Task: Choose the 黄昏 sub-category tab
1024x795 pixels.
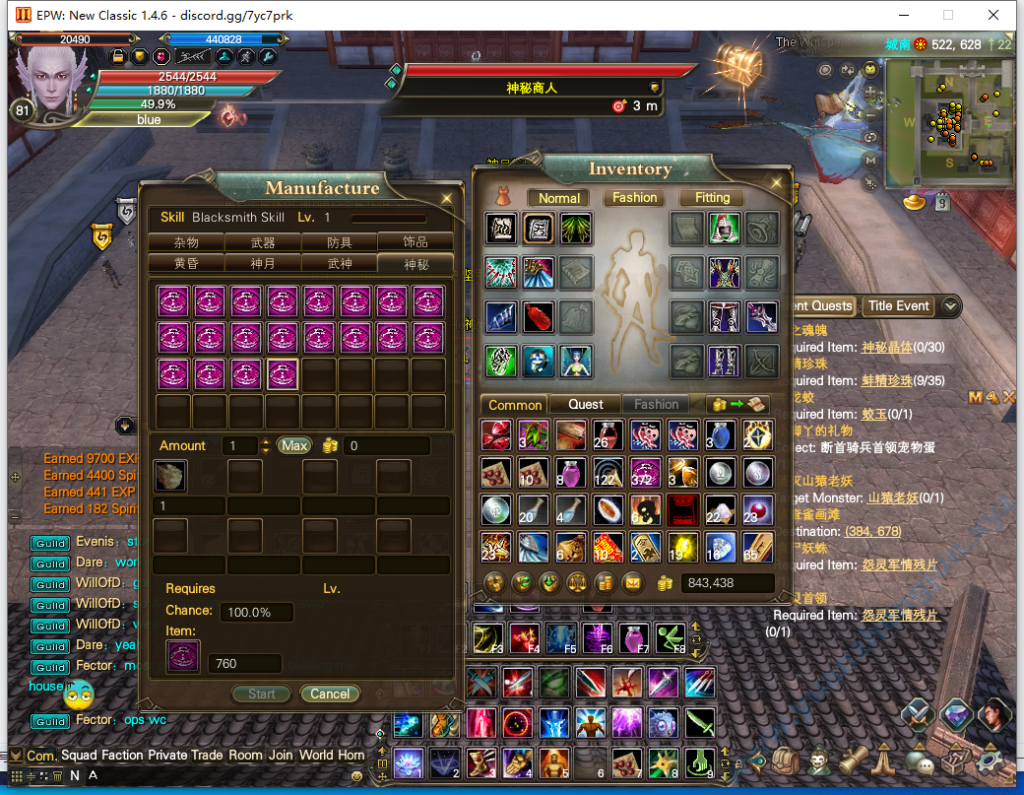Action: [x=186, y=264]
